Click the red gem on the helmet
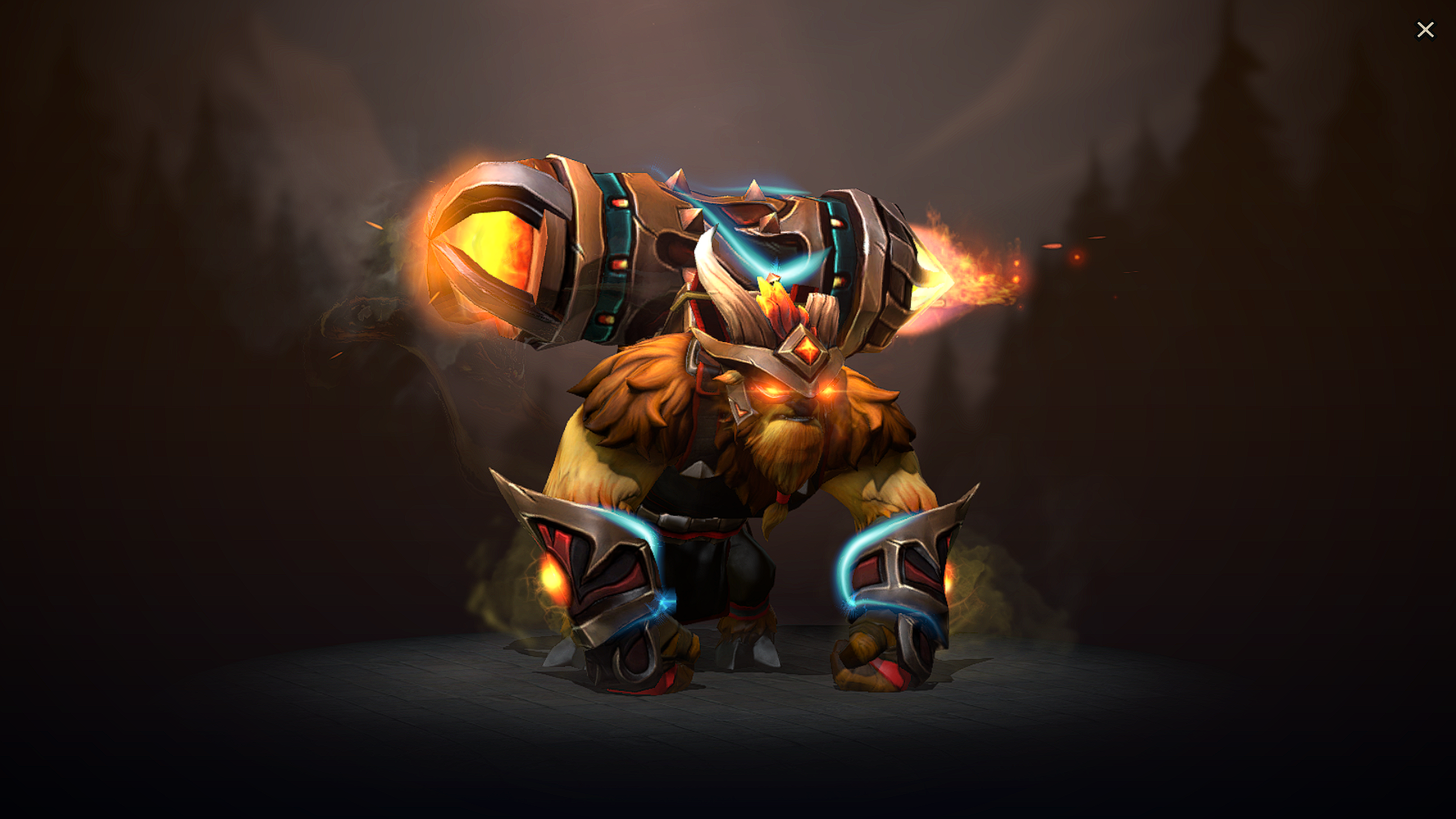Image resolution: width=1456 pixels, height=819 pixels. (x=807, y=350)
